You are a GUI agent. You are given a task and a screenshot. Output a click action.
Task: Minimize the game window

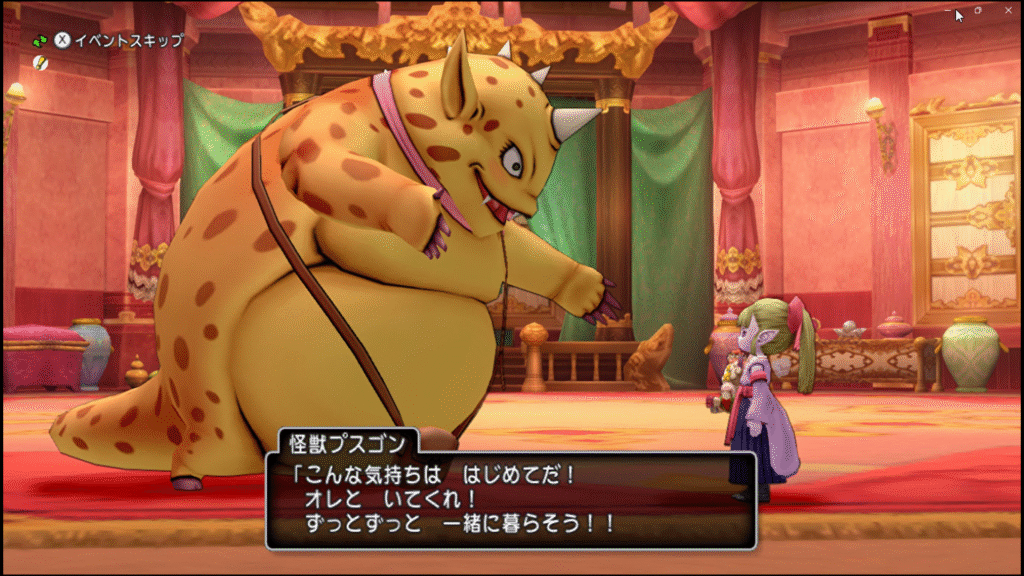948,10
